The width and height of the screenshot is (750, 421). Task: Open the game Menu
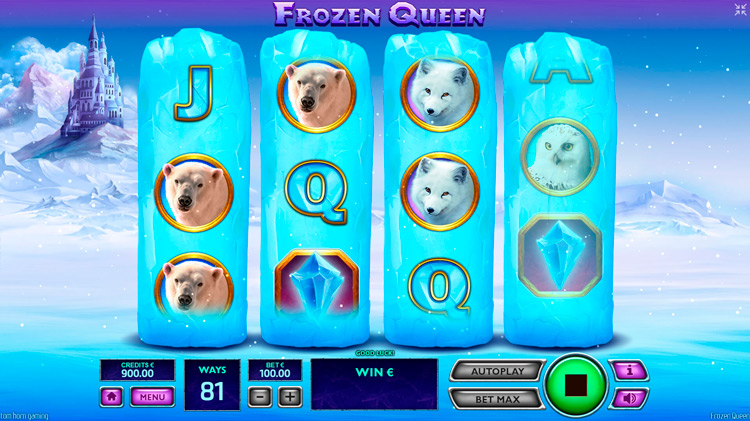coord(152,396)
